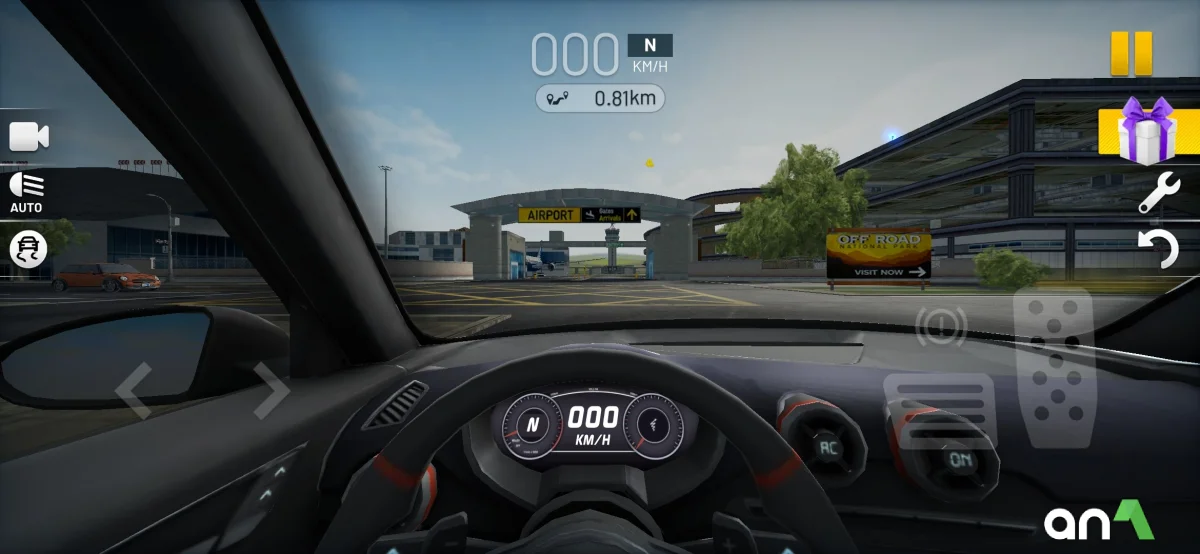
Task: Steer right with the right arrow
Action: [268, 390]
